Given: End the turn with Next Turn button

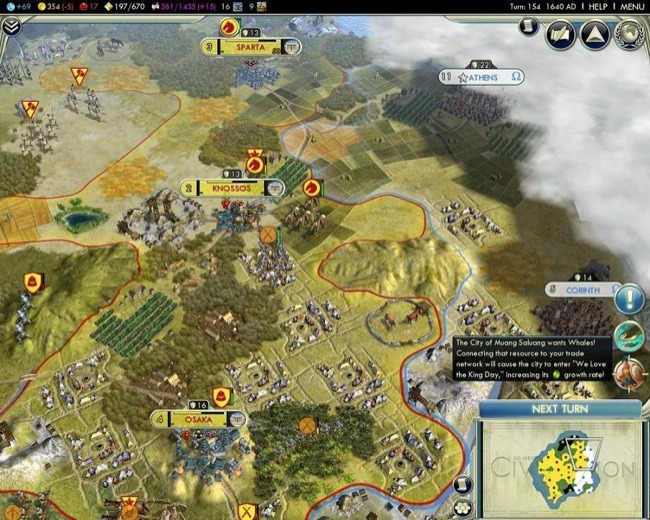Looking at the screenshot, I should (x=560, y=409).
